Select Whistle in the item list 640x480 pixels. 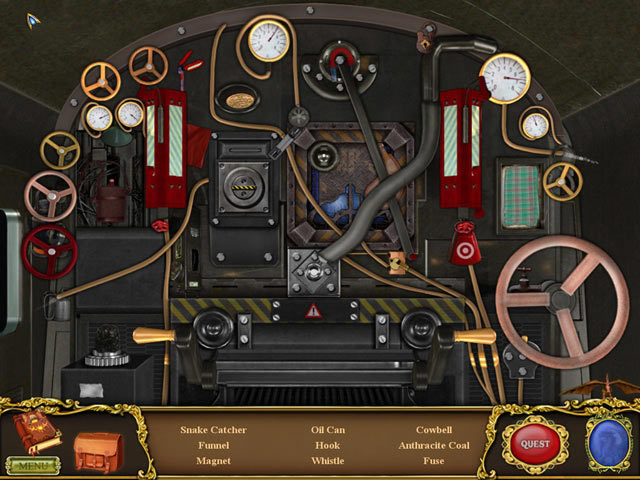(328, 461)
